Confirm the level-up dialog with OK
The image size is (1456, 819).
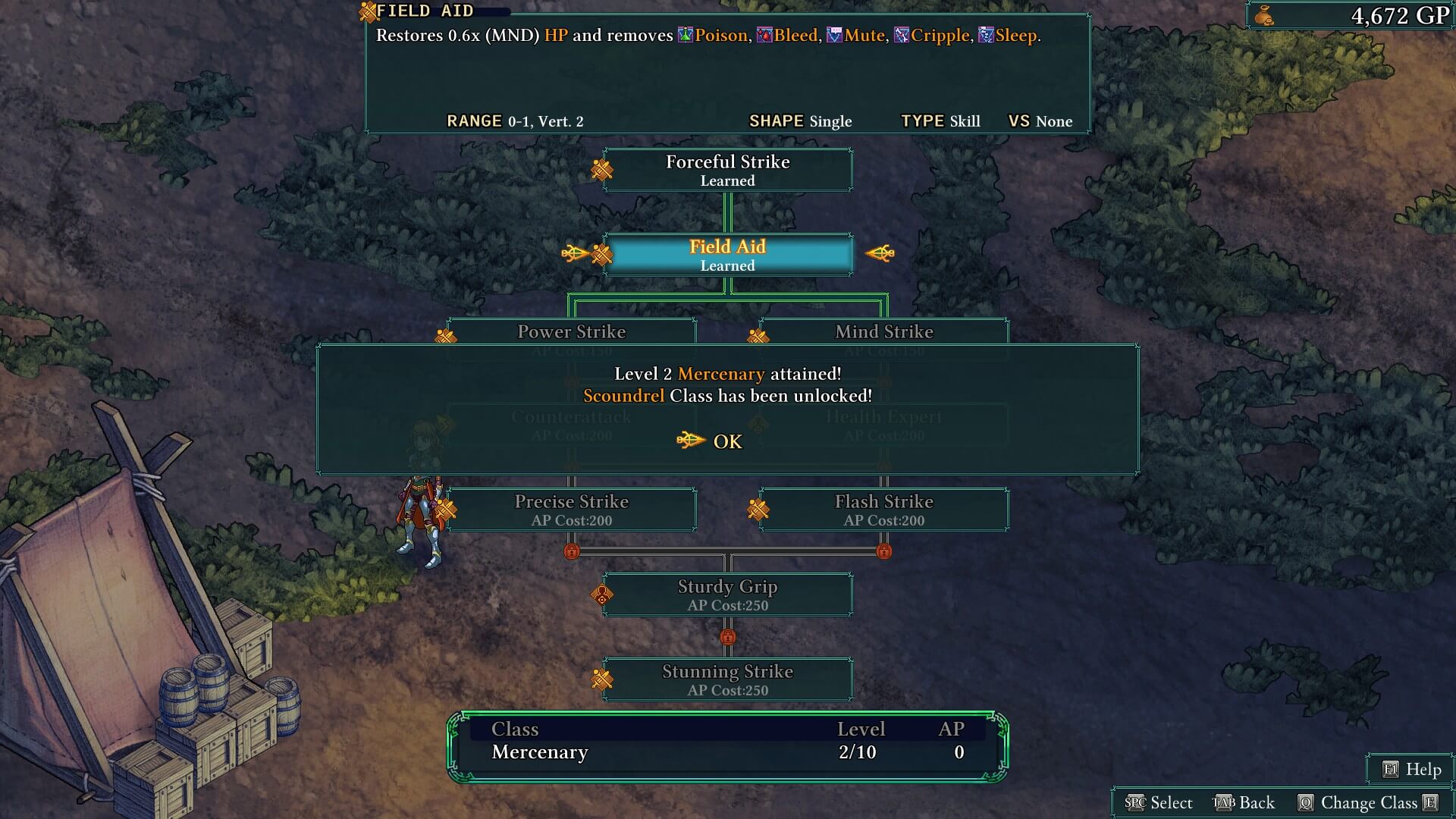click(726, 441)
